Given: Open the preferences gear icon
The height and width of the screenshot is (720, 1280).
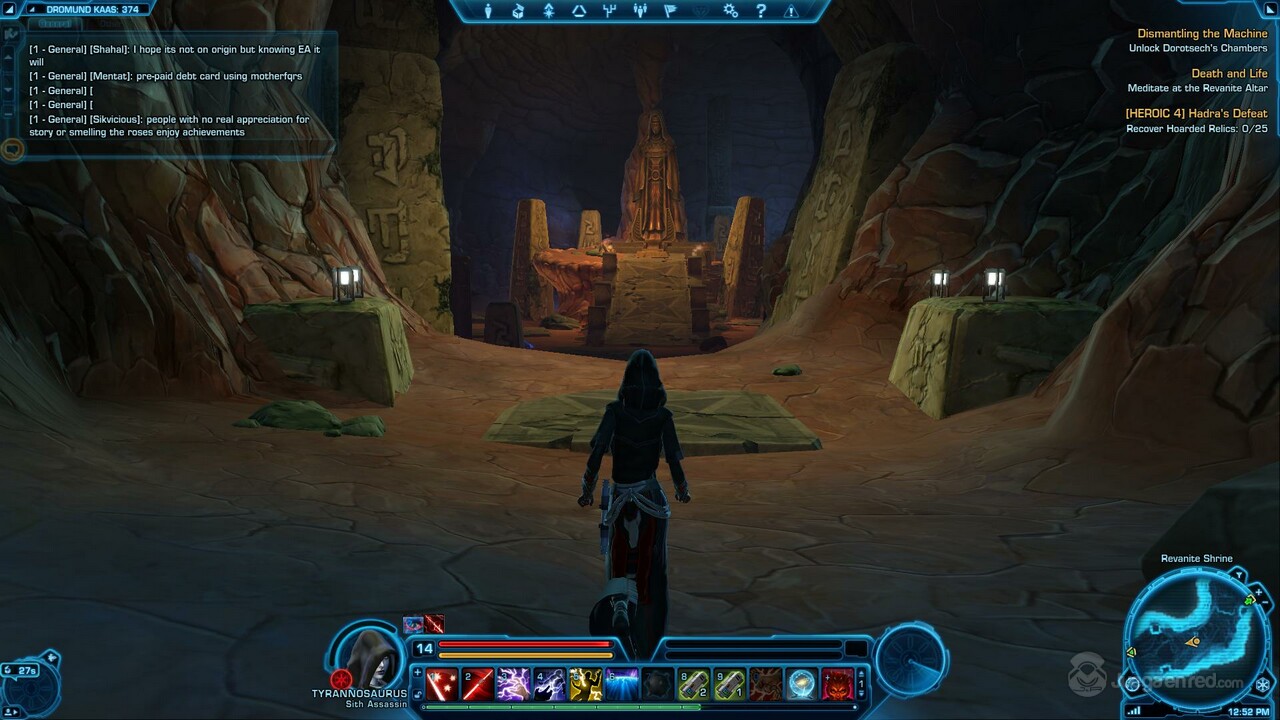Looking at the screenshot, I should pos(731,14).
